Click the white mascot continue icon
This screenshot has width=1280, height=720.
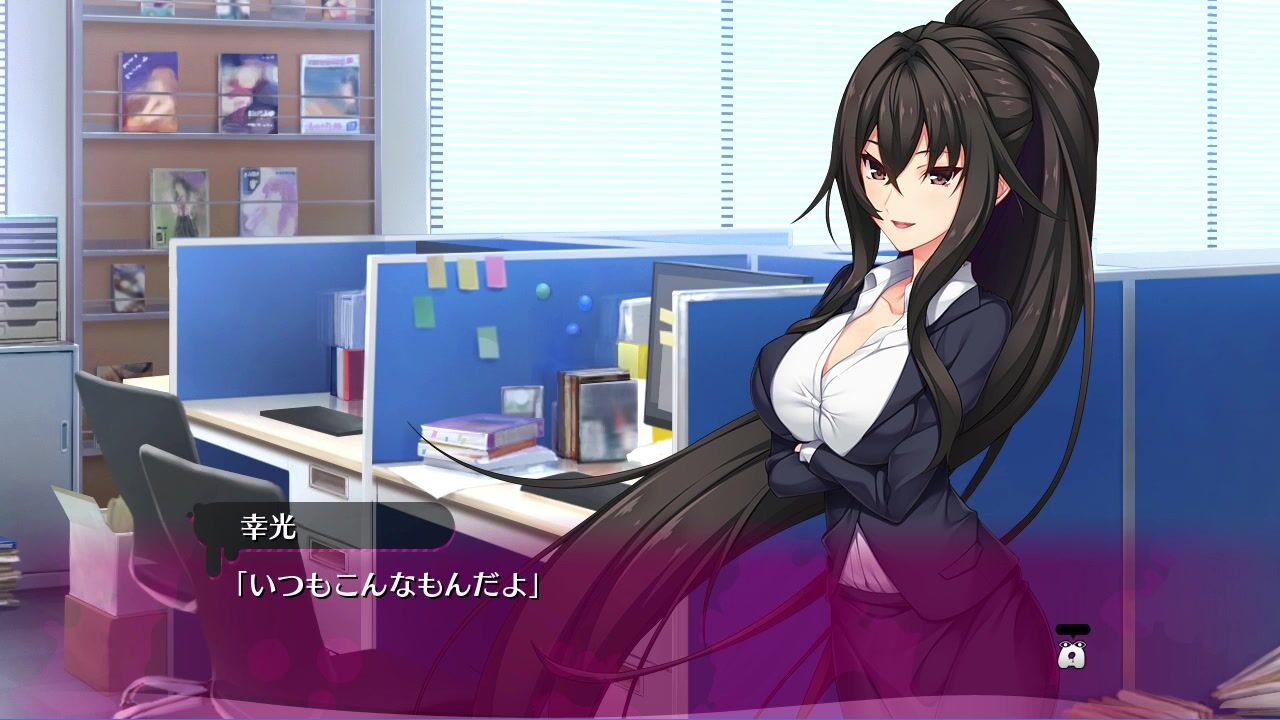1072,654
